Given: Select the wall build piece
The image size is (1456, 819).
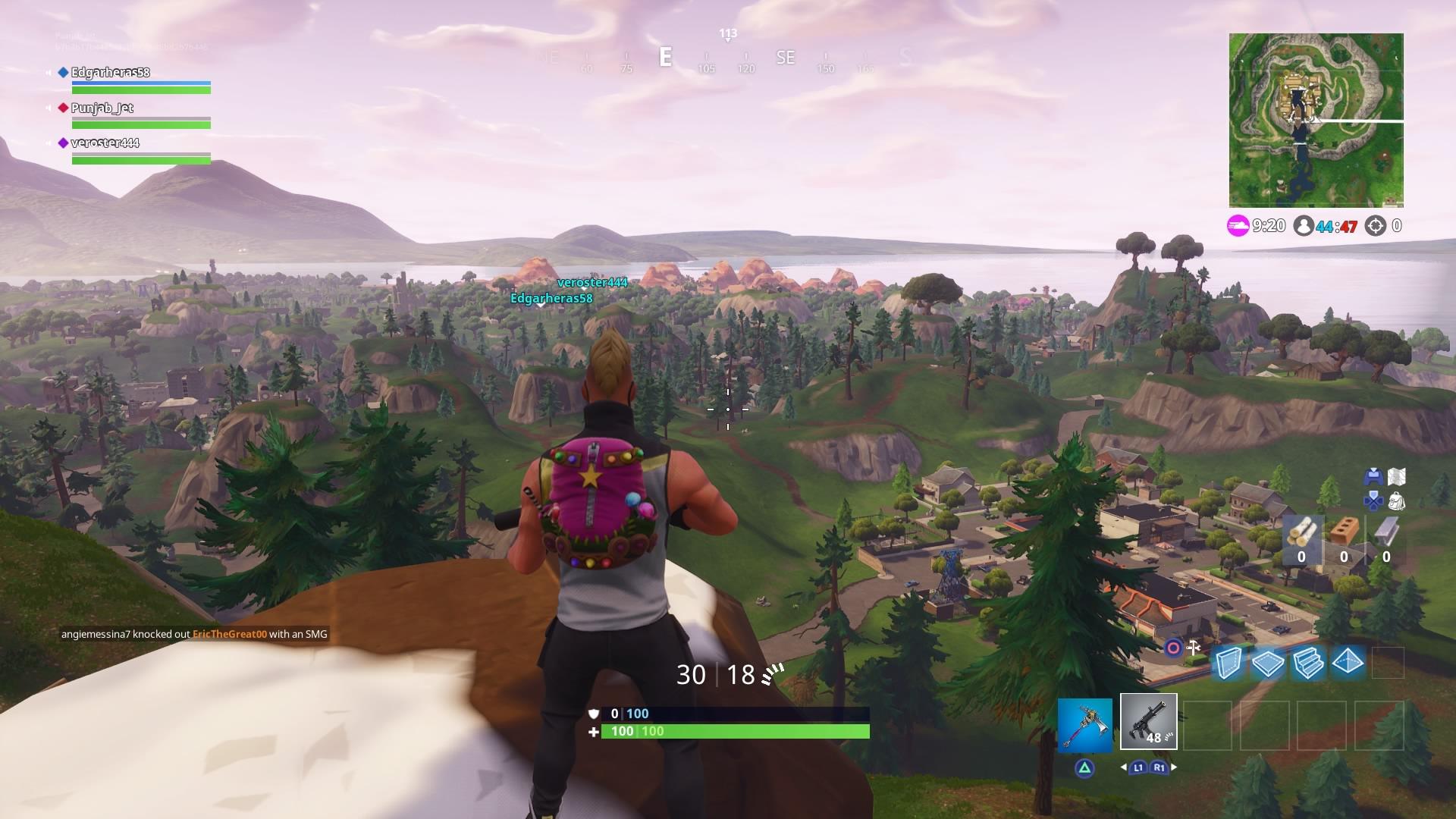Looking at the screenshot, I should (1228, 663).
